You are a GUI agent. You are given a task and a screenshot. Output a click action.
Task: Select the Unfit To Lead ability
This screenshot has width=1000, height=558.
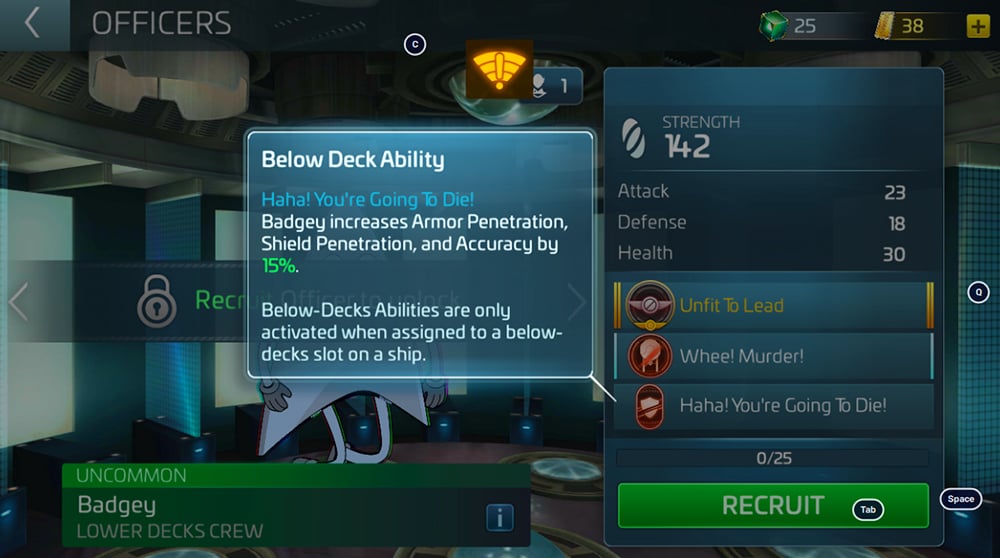click(x=774, y=306)
